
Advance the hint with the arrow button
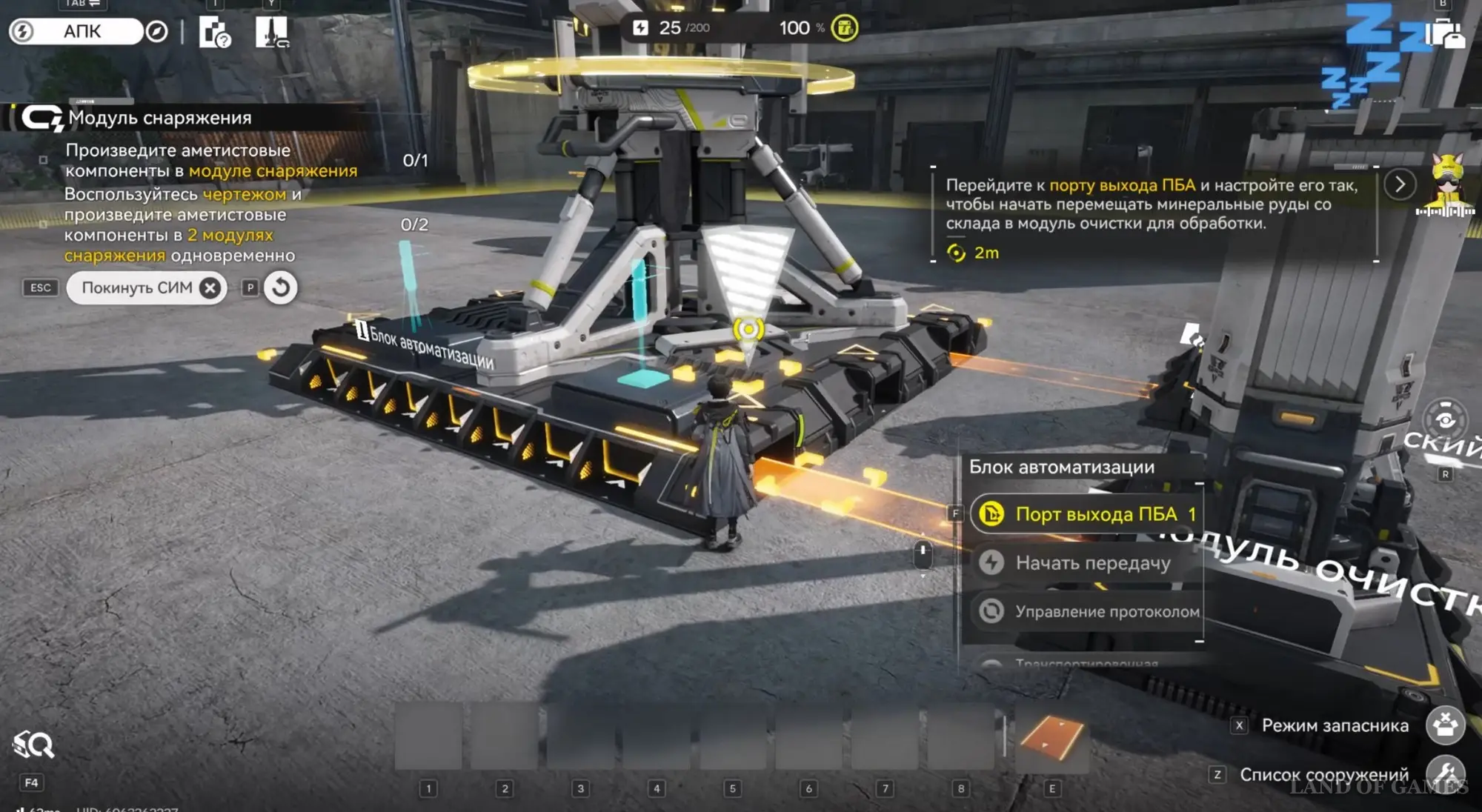pos(1400,184)
